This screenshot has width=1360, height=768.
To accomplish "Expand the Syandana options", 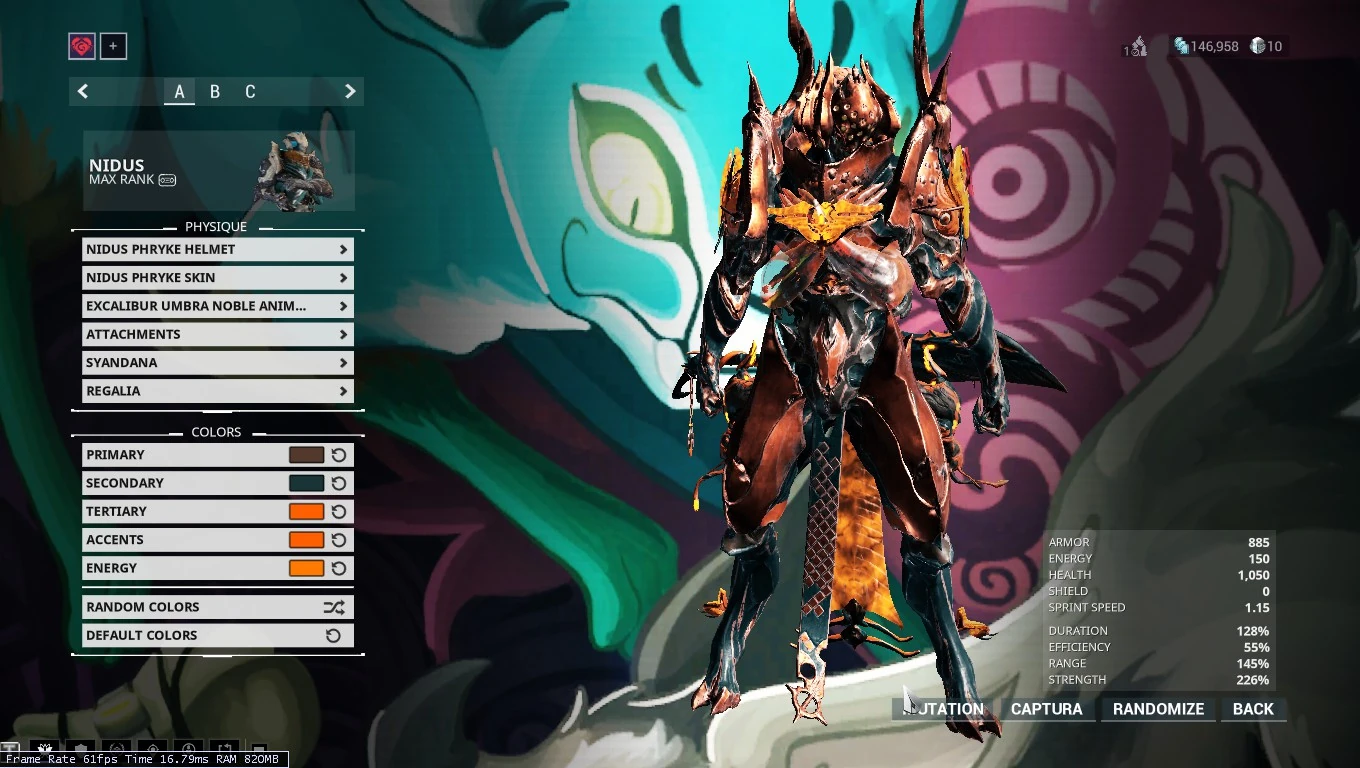I will [217, 362].
